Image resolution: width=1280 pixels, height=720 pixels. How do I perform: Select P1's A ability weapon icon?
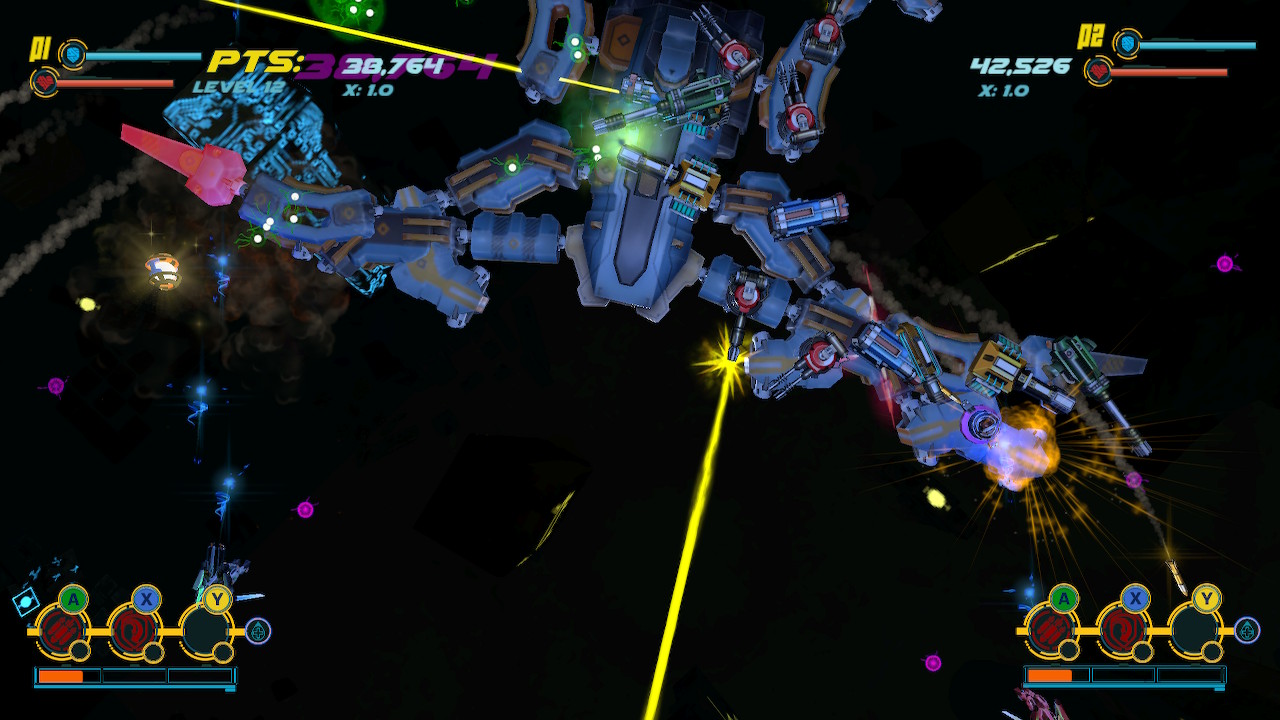[61, 630]
